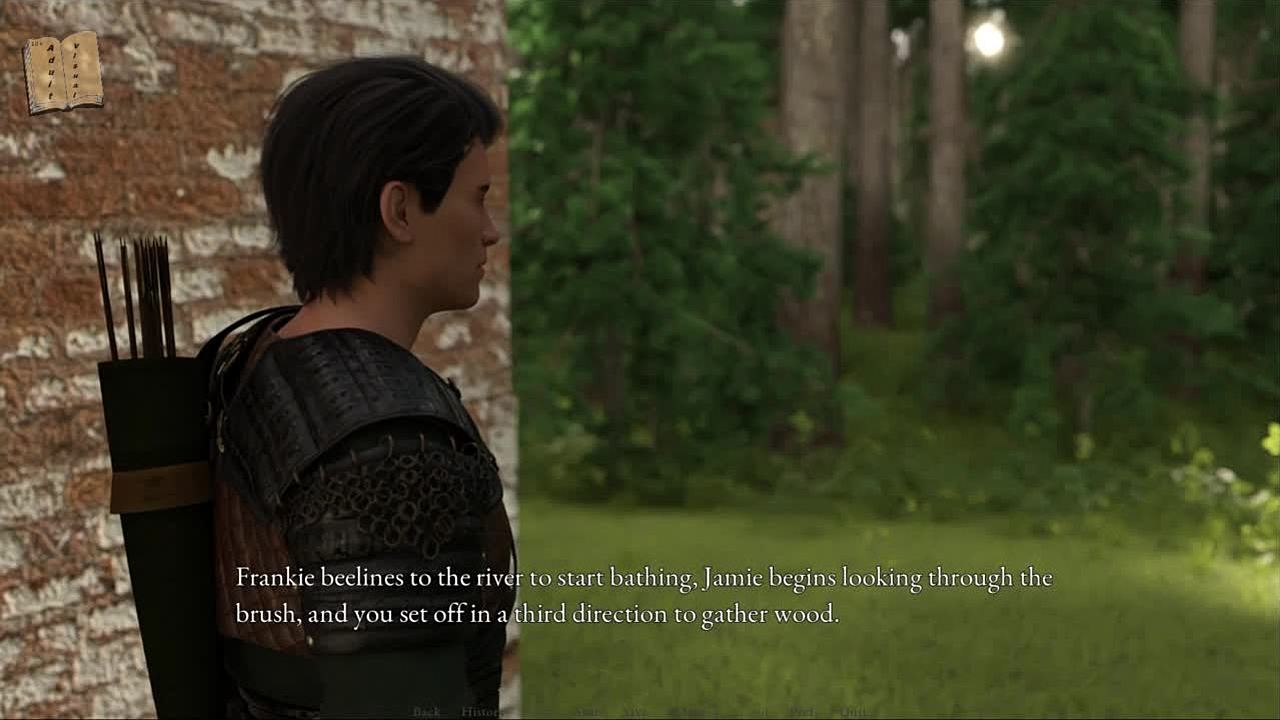Screen dimensions: 1280x720
Task: Open Prefs from the quick menu
Action: point(801,712)
